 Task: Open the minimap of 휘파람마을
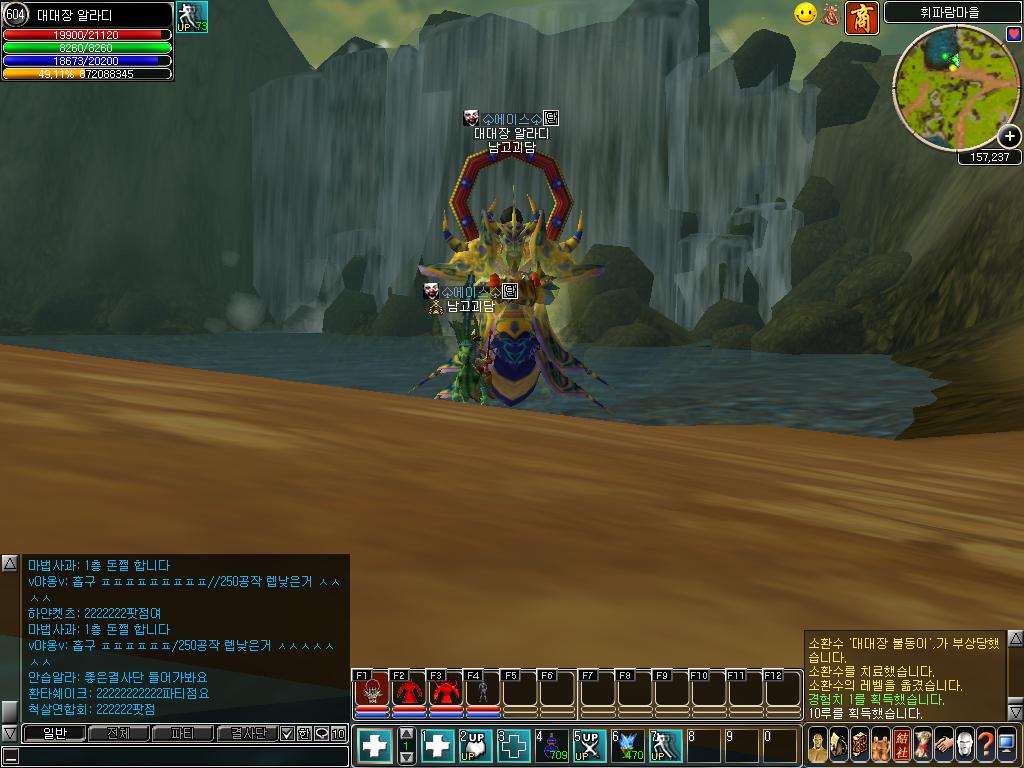click(x=951, y=83)
